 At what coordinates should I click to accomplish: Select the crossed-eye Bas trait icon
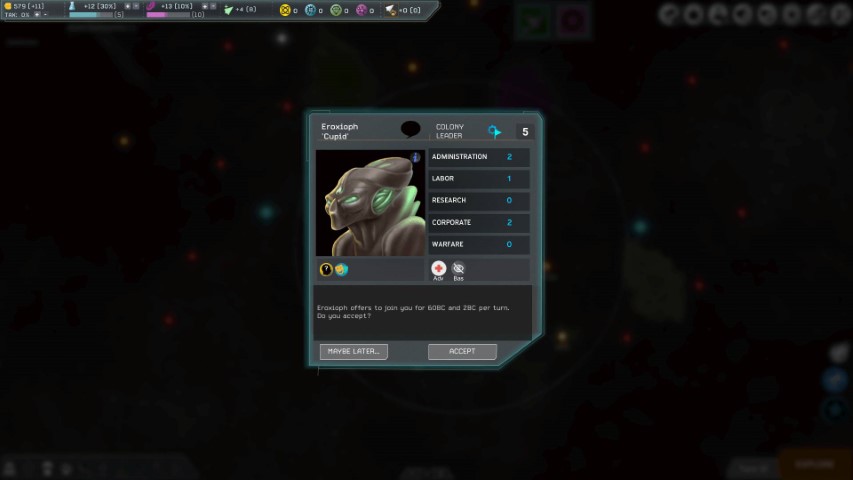click(x=458, y=268)
